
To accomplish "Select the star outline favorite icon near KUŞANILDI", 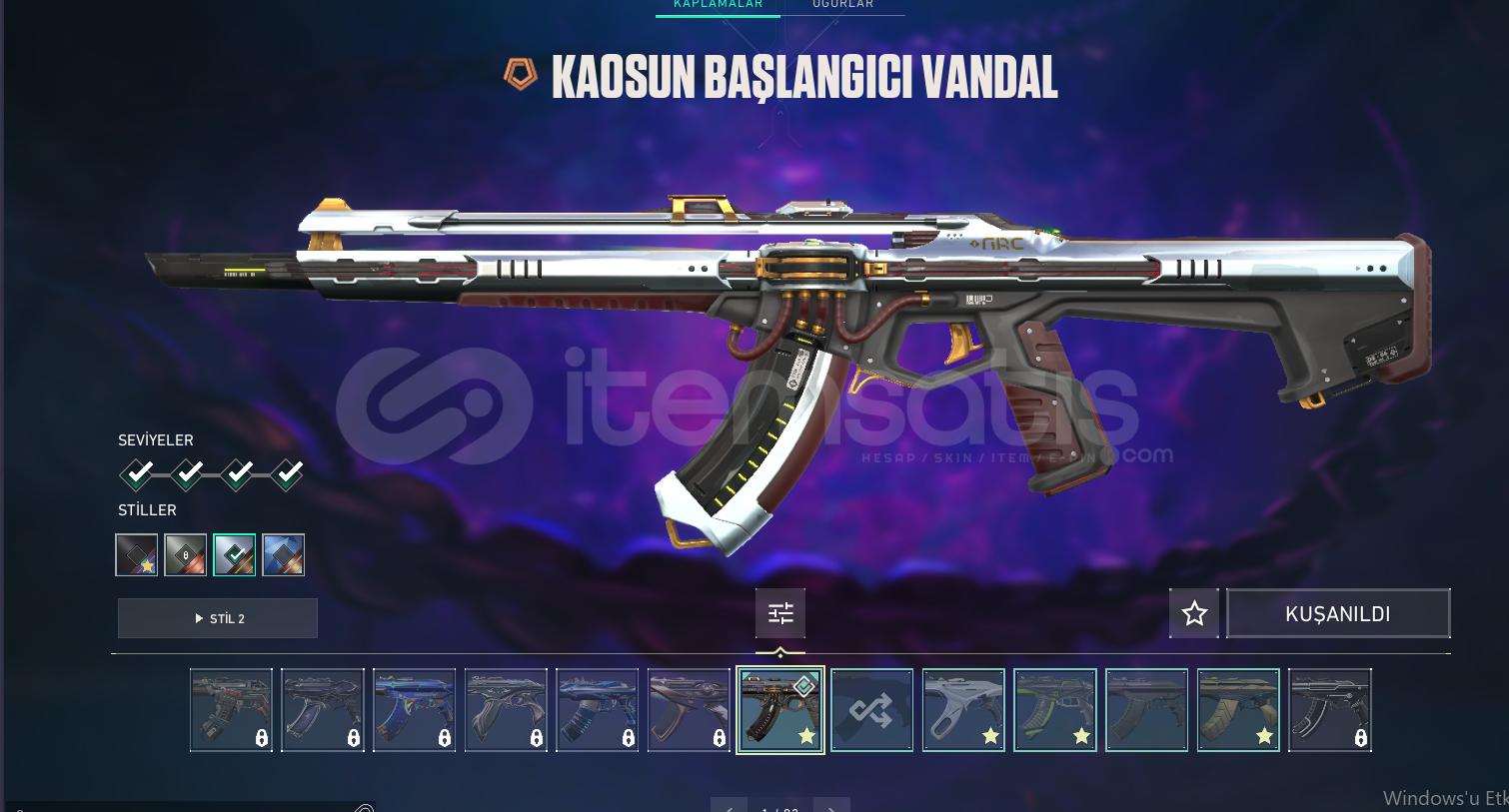I will 1193,612.
